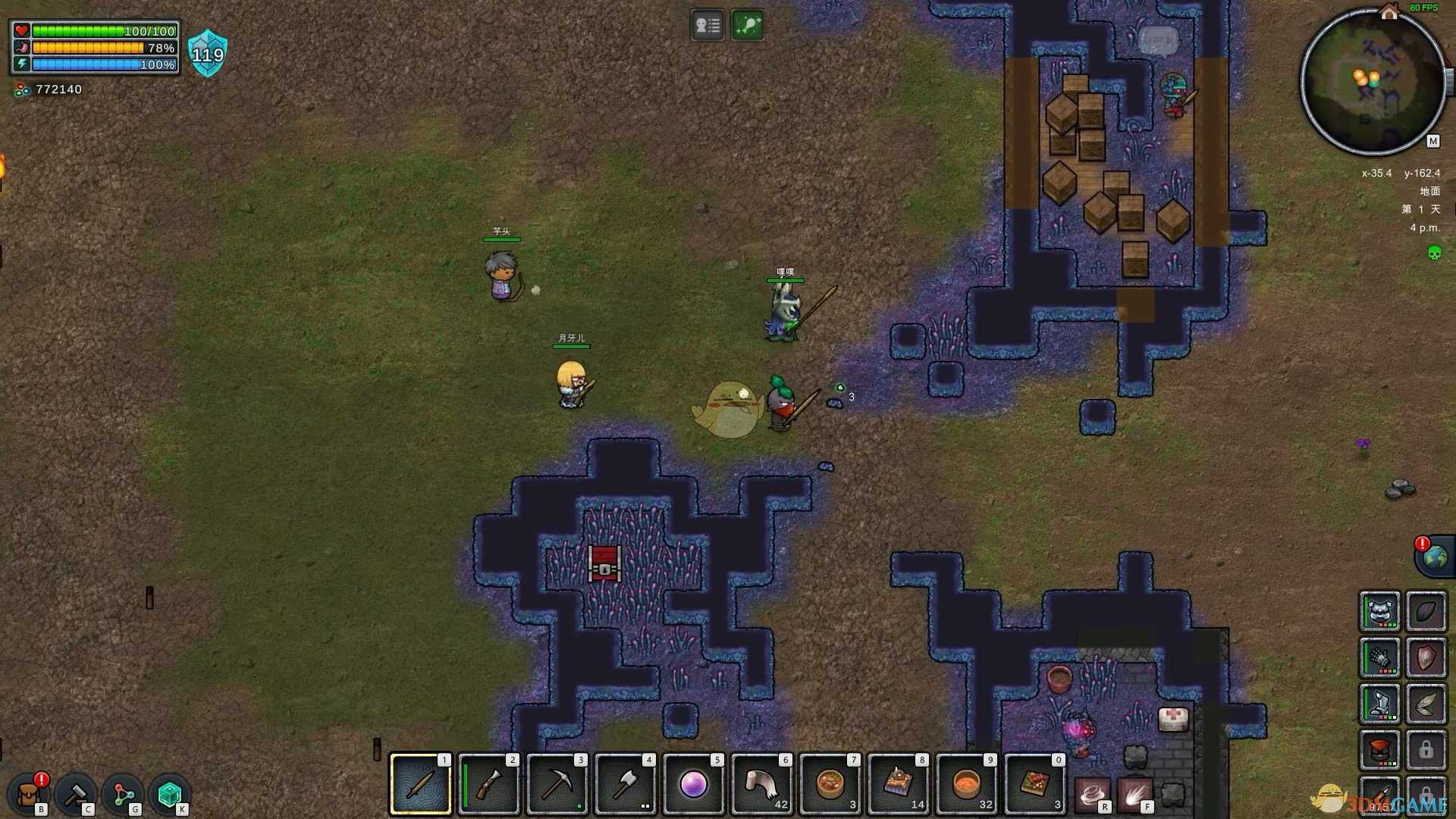Screen dimensions: 1456x819
Task: Open the hammer crafting menu
Action: (x=76, y=794)
